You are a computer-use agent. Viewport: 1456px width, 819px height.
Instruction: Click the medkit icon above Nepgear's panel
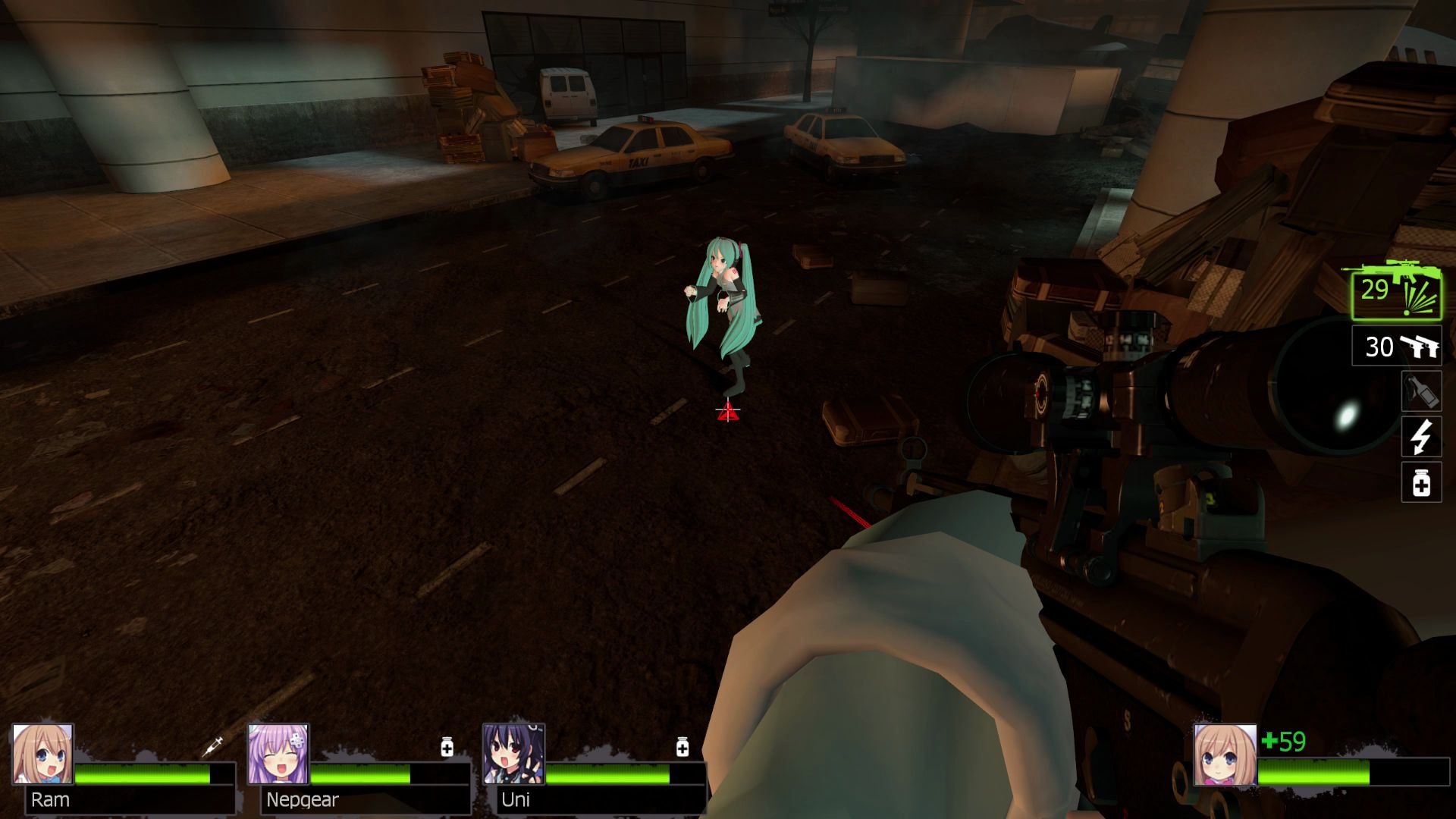(x=447, y=747)
